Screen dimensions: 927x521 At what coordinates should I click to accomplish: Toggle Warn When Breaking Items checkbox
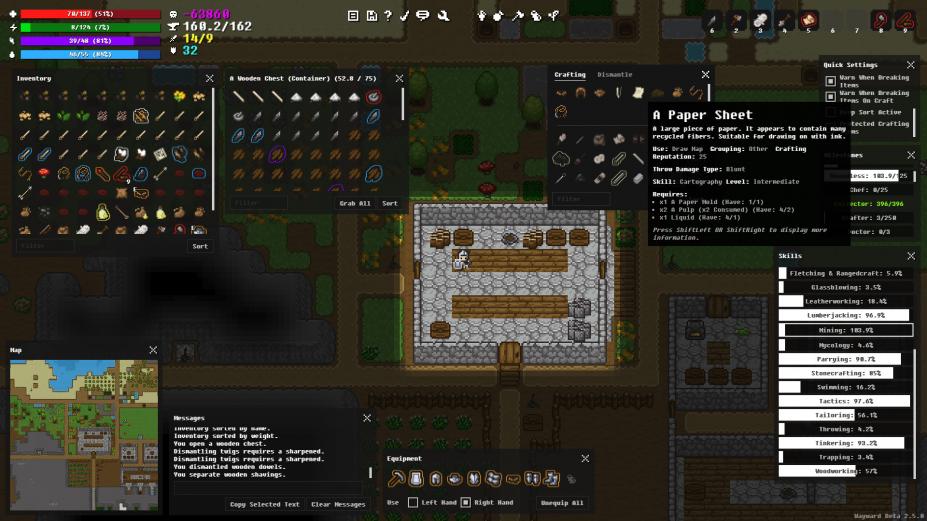click(830, 81)
